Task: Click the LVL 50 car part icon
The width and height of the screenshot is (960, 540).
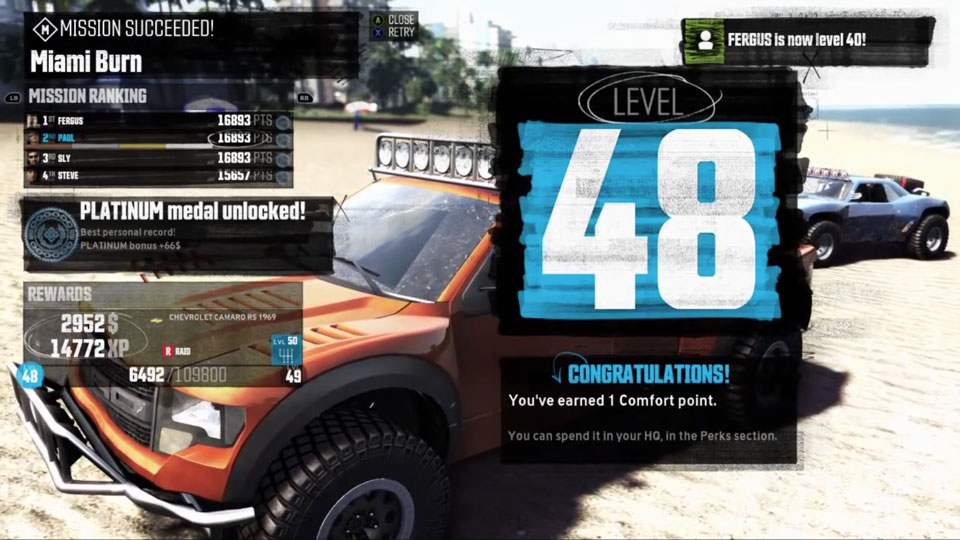Action: tap(286, 351)
